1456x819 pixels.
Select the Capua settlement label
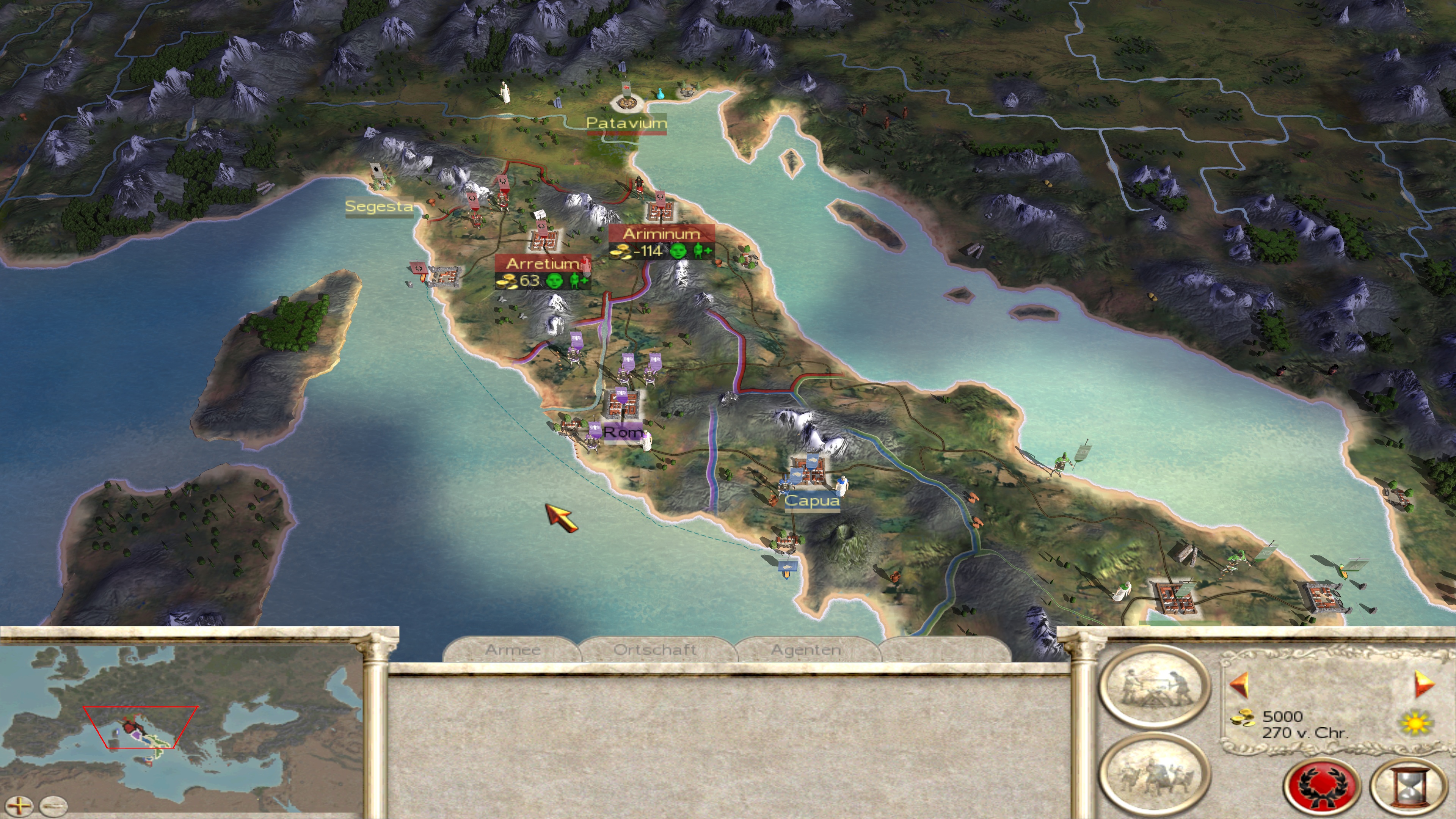pyautogui.click(x=812, y=500)
